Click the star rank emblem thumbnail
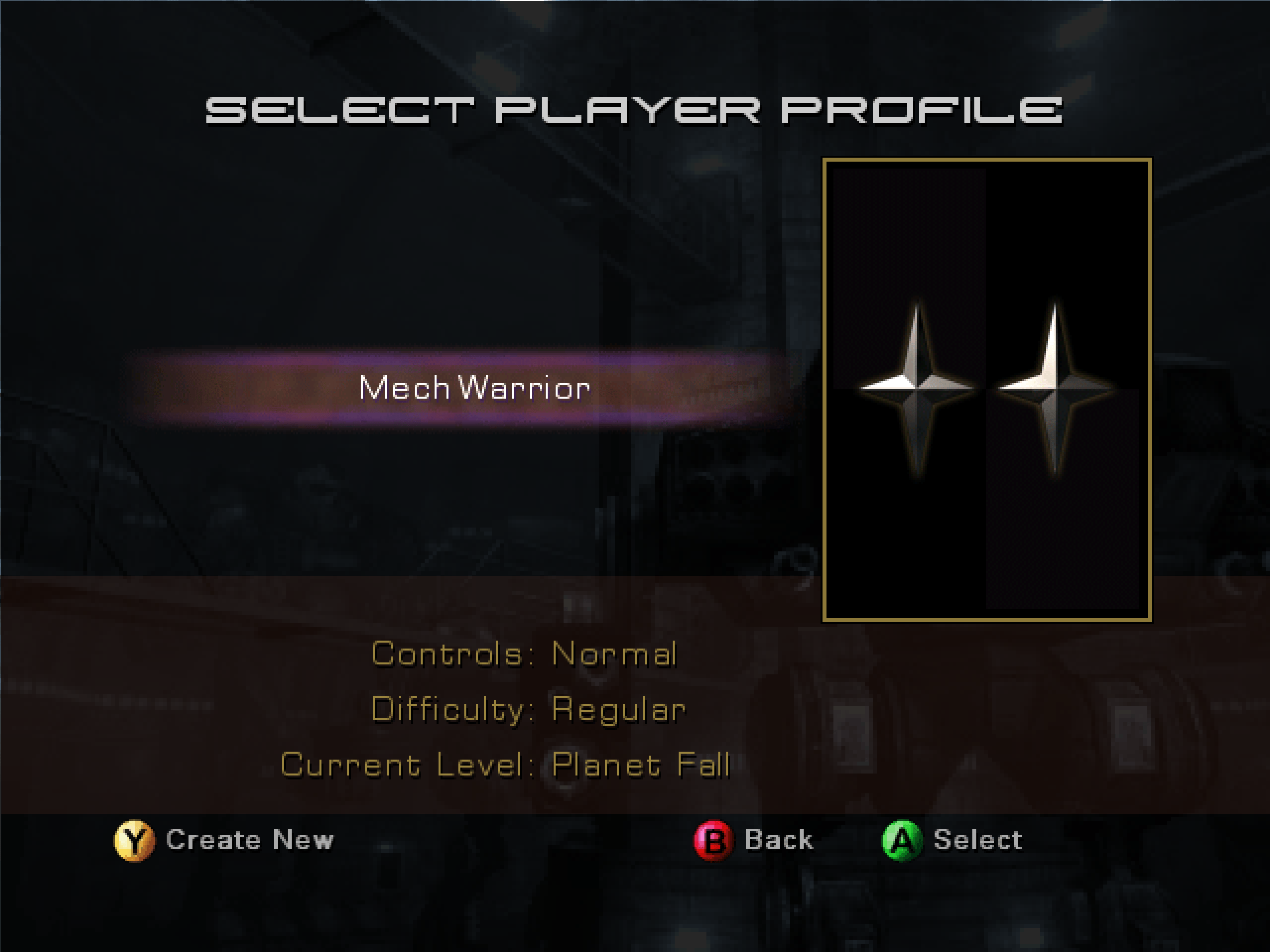The image size is (1270, 952). click(986, 390)
